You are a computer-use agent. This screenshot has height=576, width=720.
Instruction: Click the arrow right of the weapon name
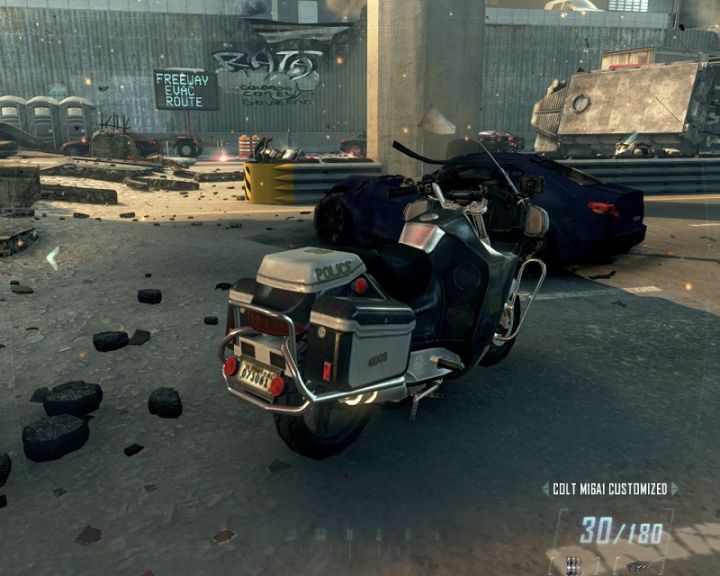(674, 489)
